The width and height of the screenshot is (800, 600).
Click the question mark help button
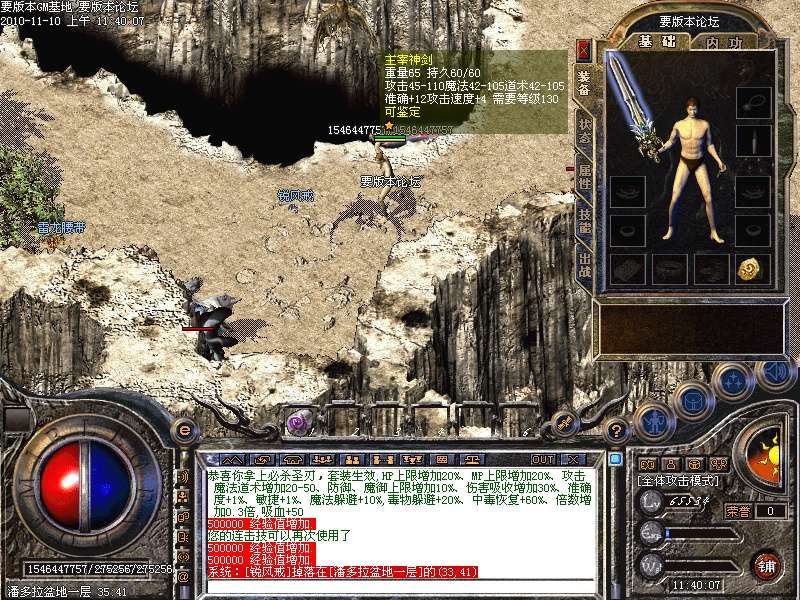[x=617, y=431]
